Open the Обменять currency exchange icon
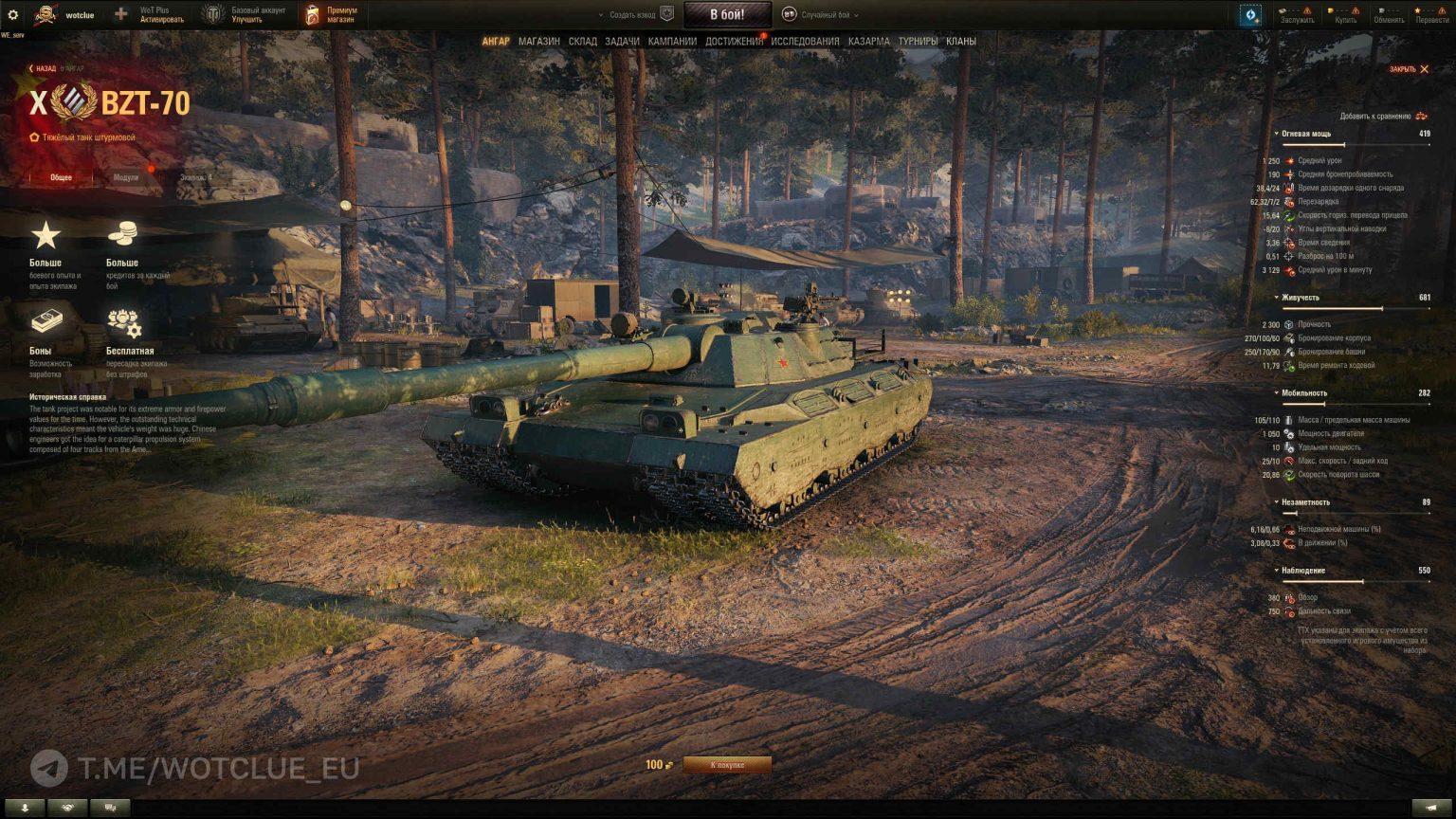 pos(1386,13)
